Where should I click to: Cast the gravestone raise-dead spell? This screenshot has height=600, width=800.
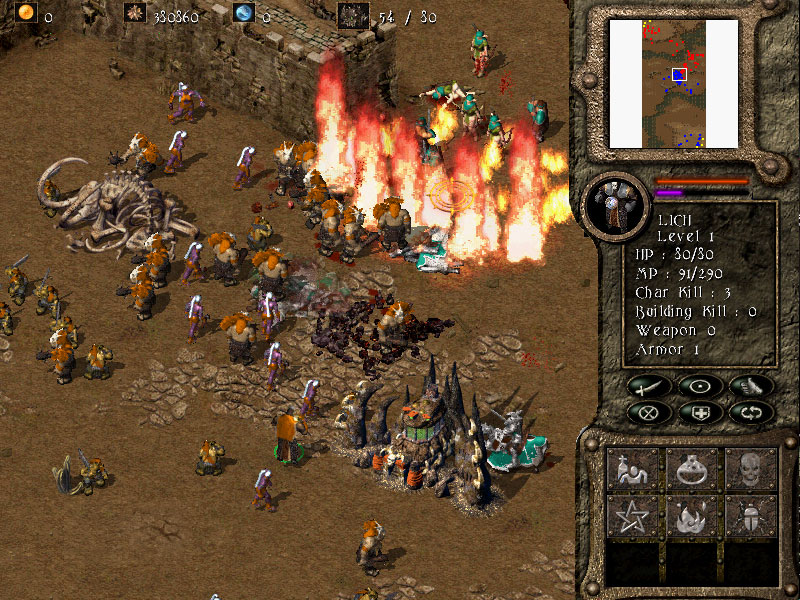tap(633, 468)
